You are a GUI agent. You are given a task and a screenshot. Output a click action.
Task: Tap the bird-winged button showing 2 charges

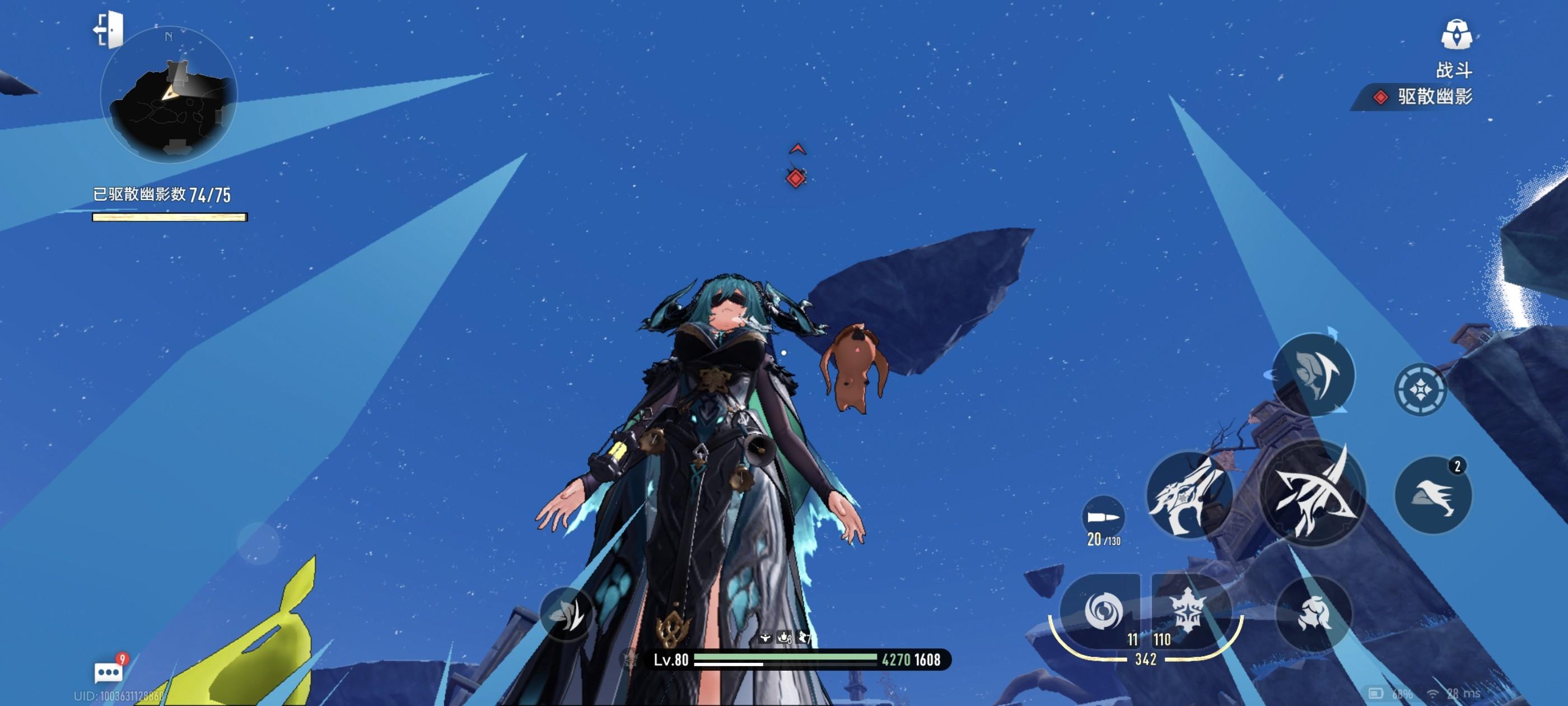pos(1433,495)
